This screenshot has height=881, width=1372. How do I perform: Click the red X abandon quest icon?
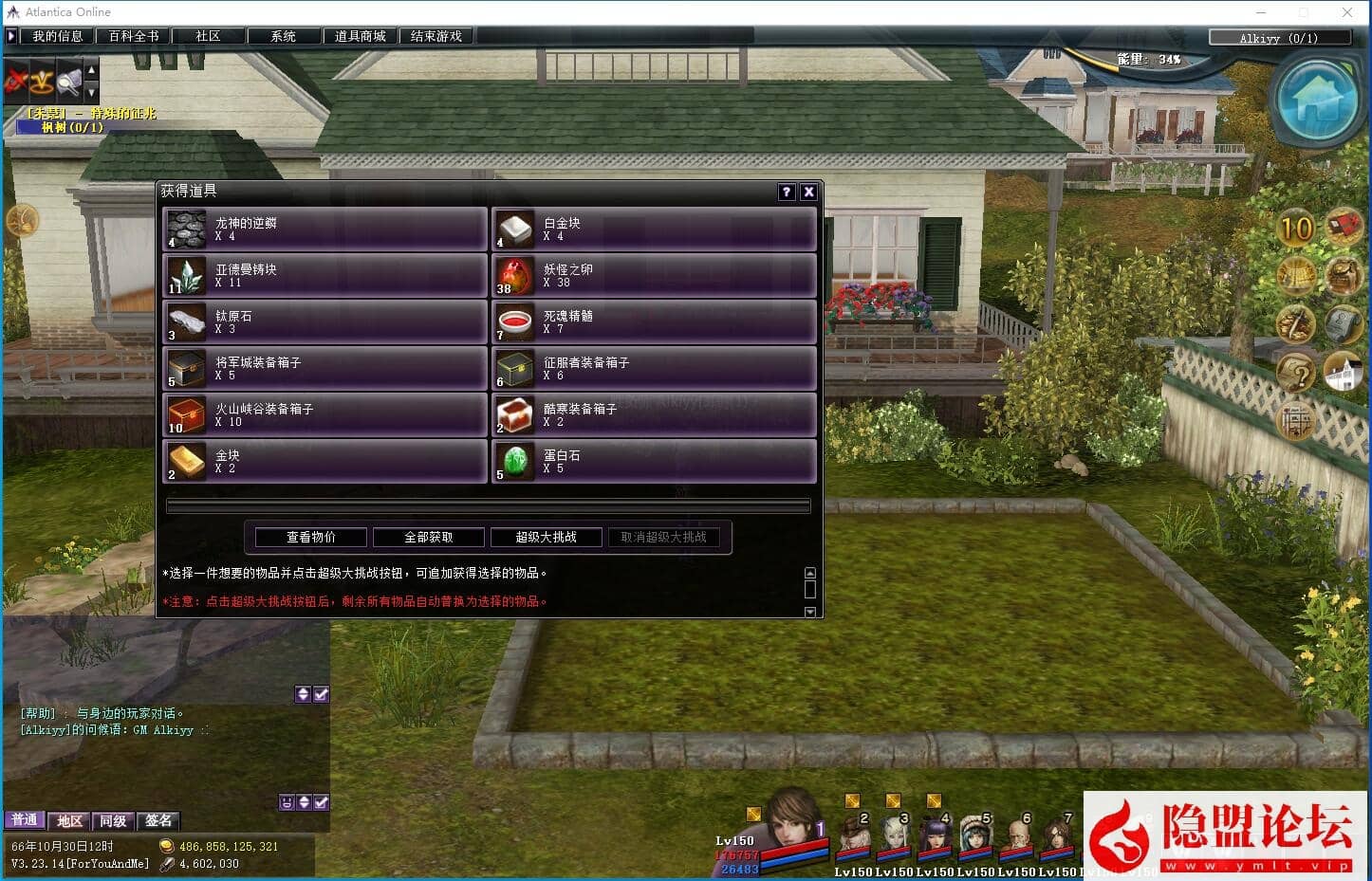[14, 82]
